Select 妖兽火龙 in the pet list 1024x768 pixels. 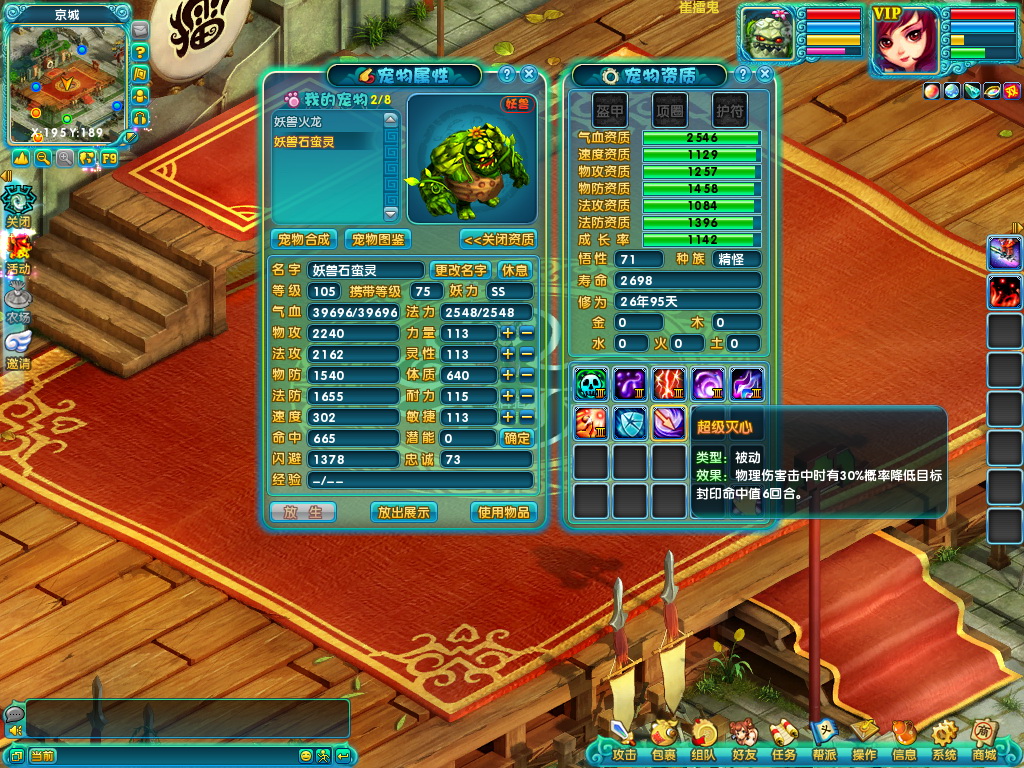tap(304, 121)
